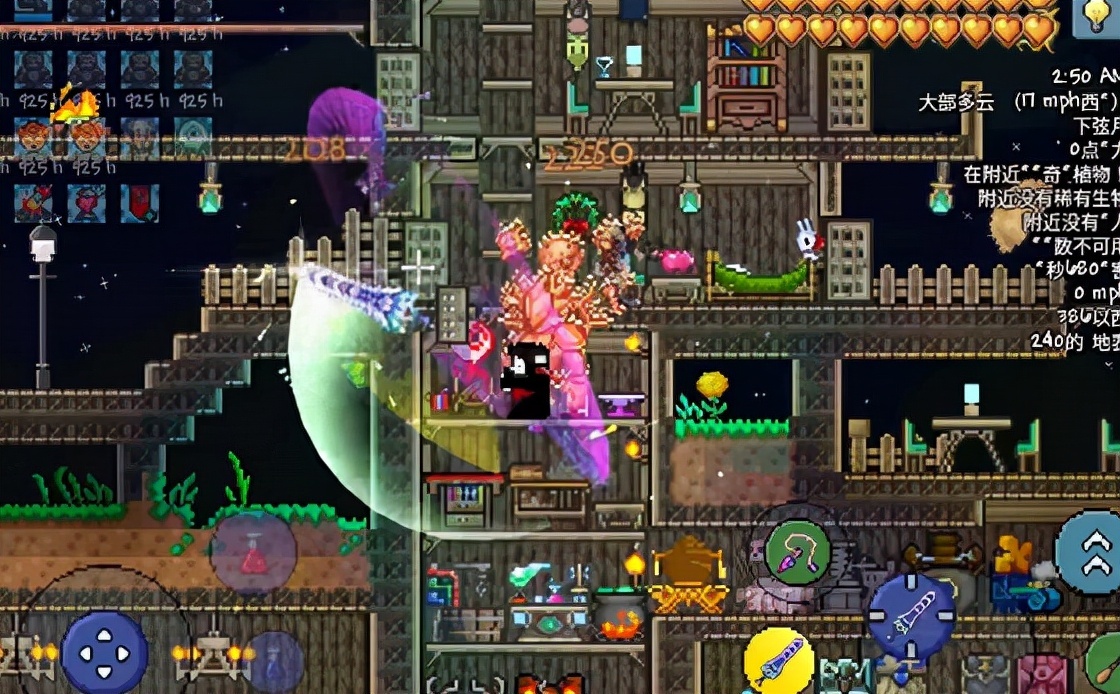Select the green eye buff icon
Image resolution: width=1120 pixels, height=694 pixels.
(193, 137)
